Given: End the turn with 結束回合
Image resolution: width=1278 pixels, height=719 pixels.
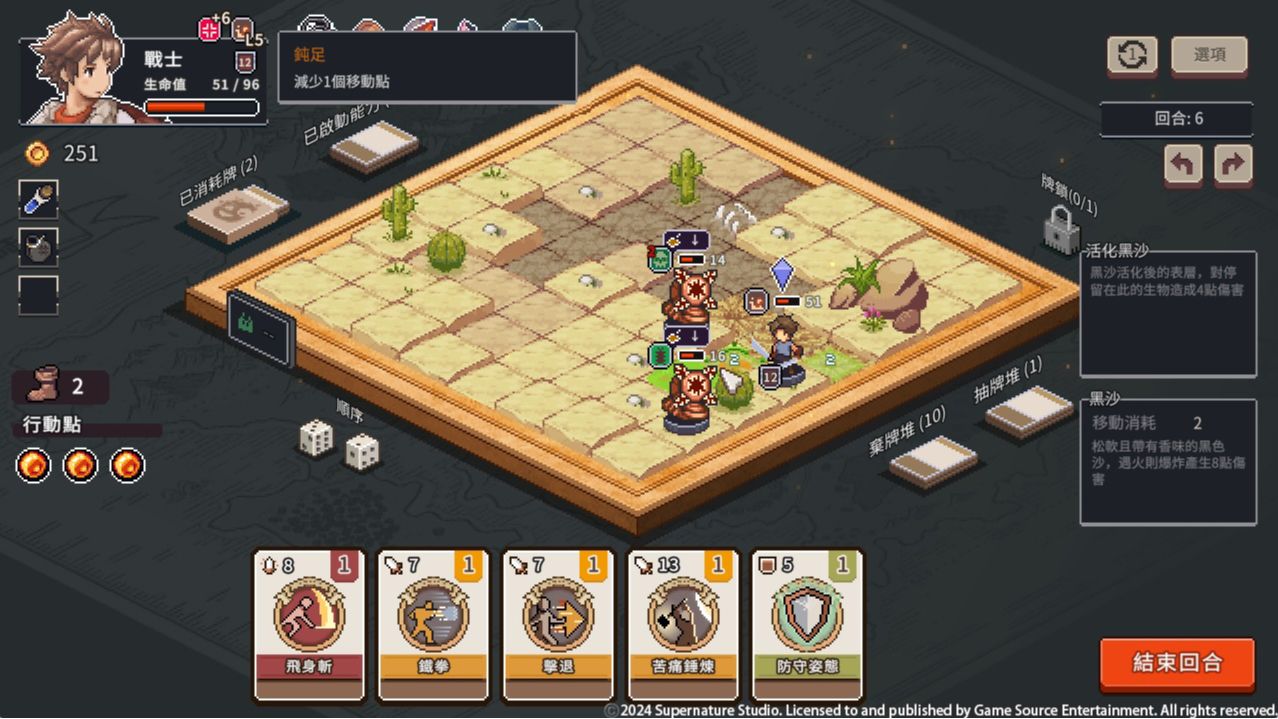Looking at the screenshot, I should coord(1177,662).
